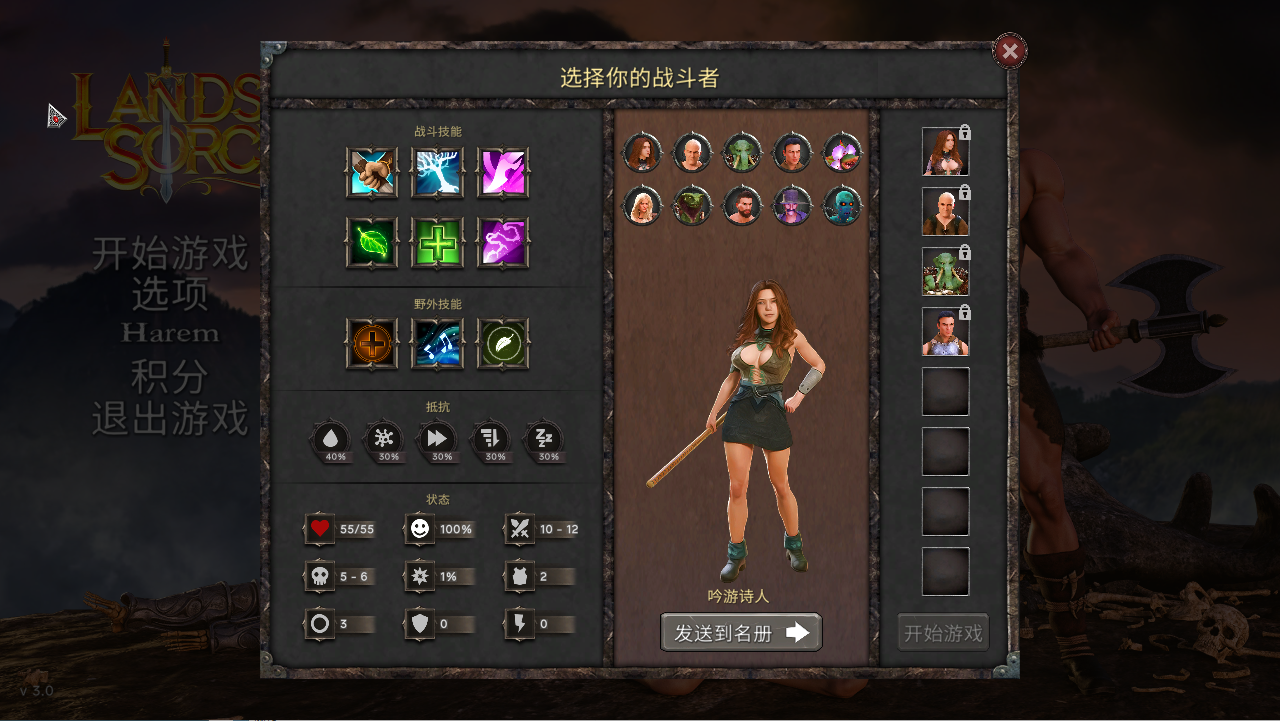1280x721 pixels.
Task: Choose the bald man portrait in the fighter grid
Action: (x=692, y=153)
